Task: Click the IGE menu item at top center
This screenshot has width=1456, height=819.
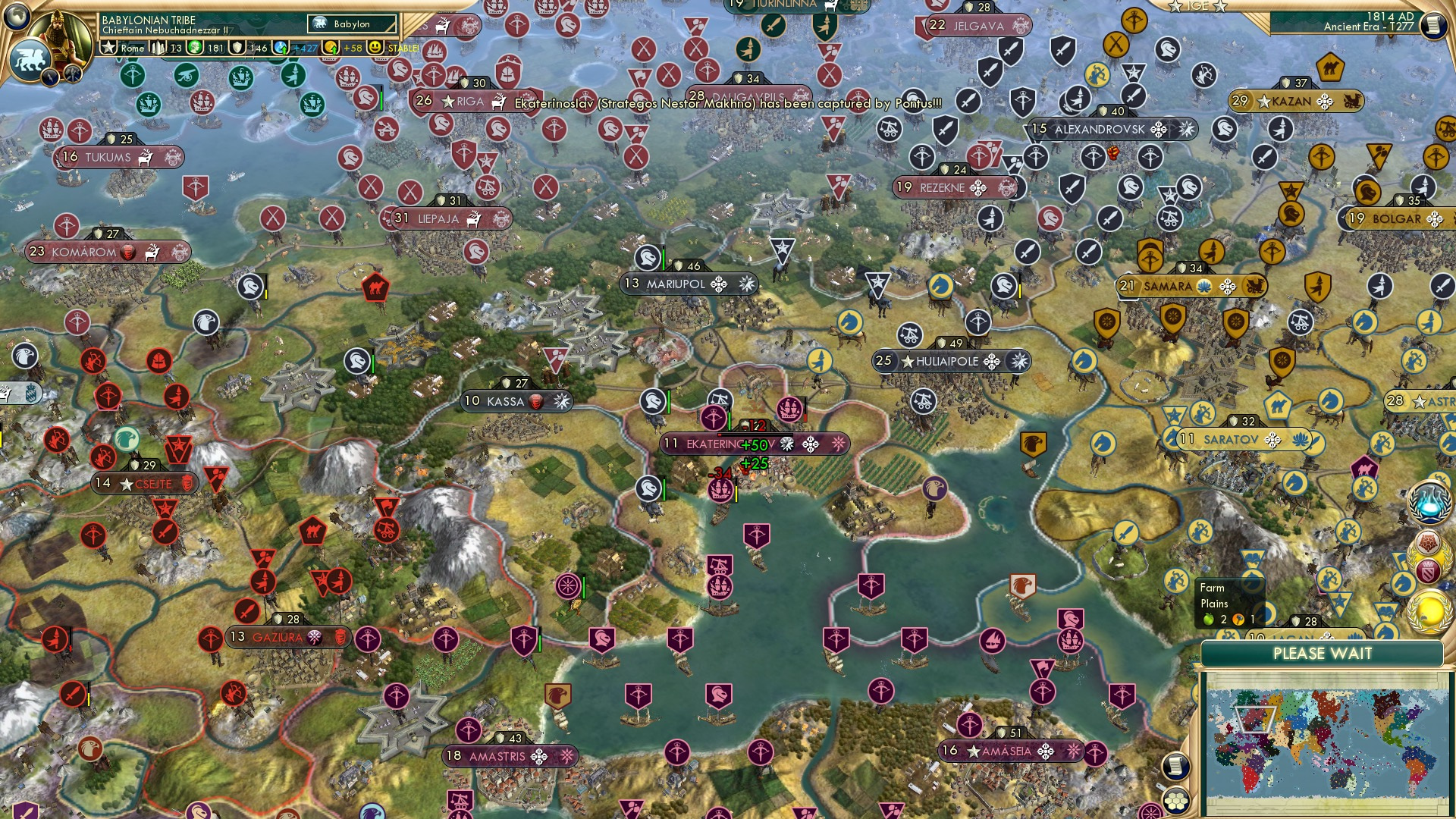Action: point(1198,6)
